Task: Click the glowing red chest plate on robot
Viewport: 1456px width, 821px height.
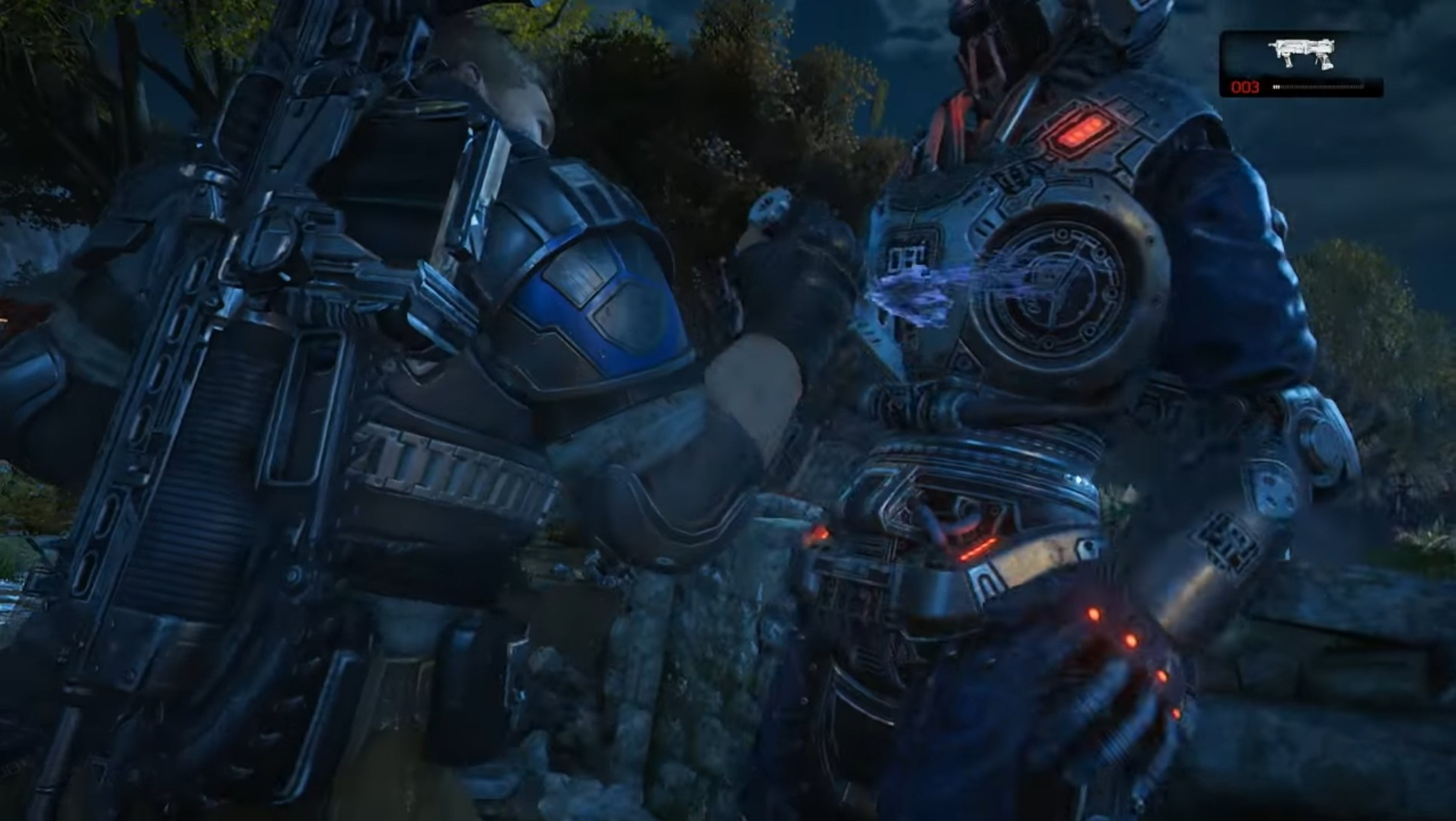Action: [x=1081, y=129]
